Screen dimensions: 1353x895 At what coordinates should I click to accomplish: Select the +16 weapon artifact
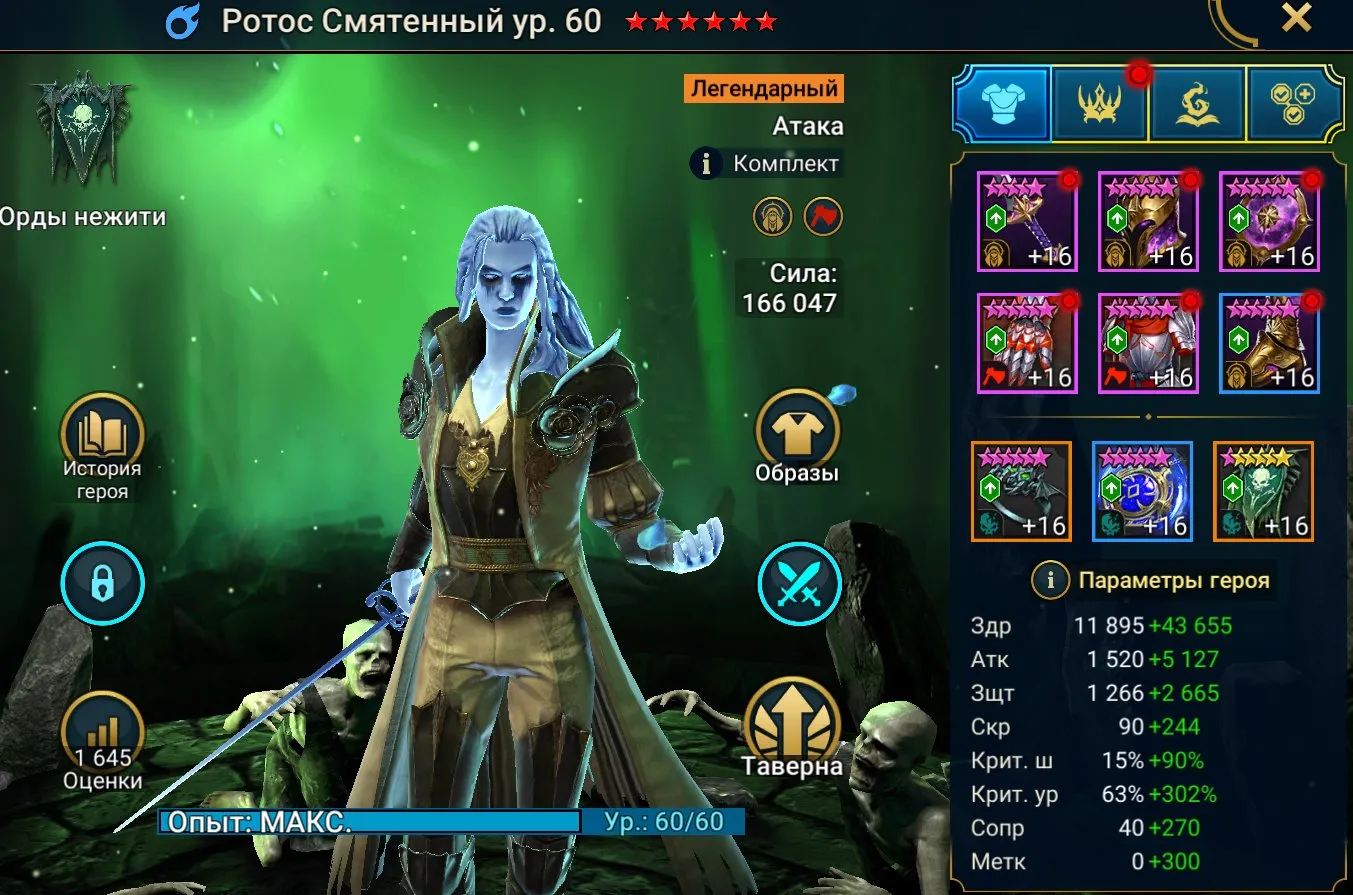(1027, 220)
